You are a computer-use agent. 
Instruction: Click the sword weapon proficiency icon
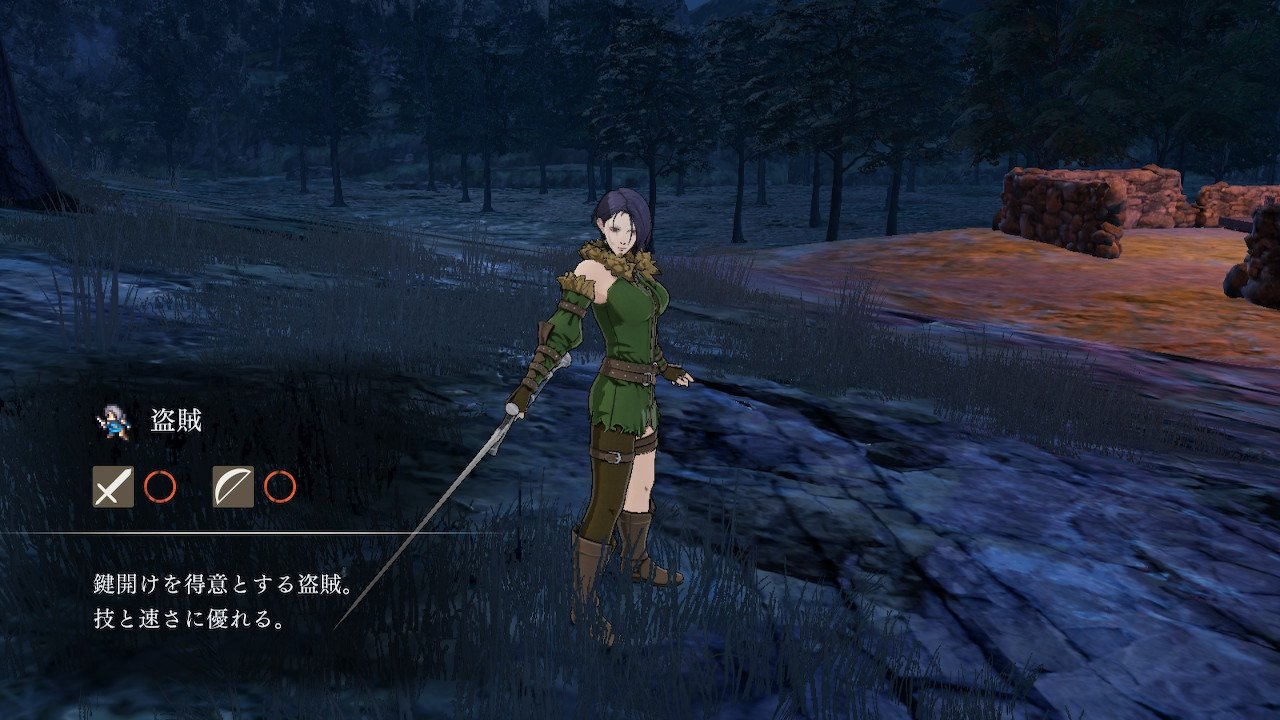coord(113,487)
